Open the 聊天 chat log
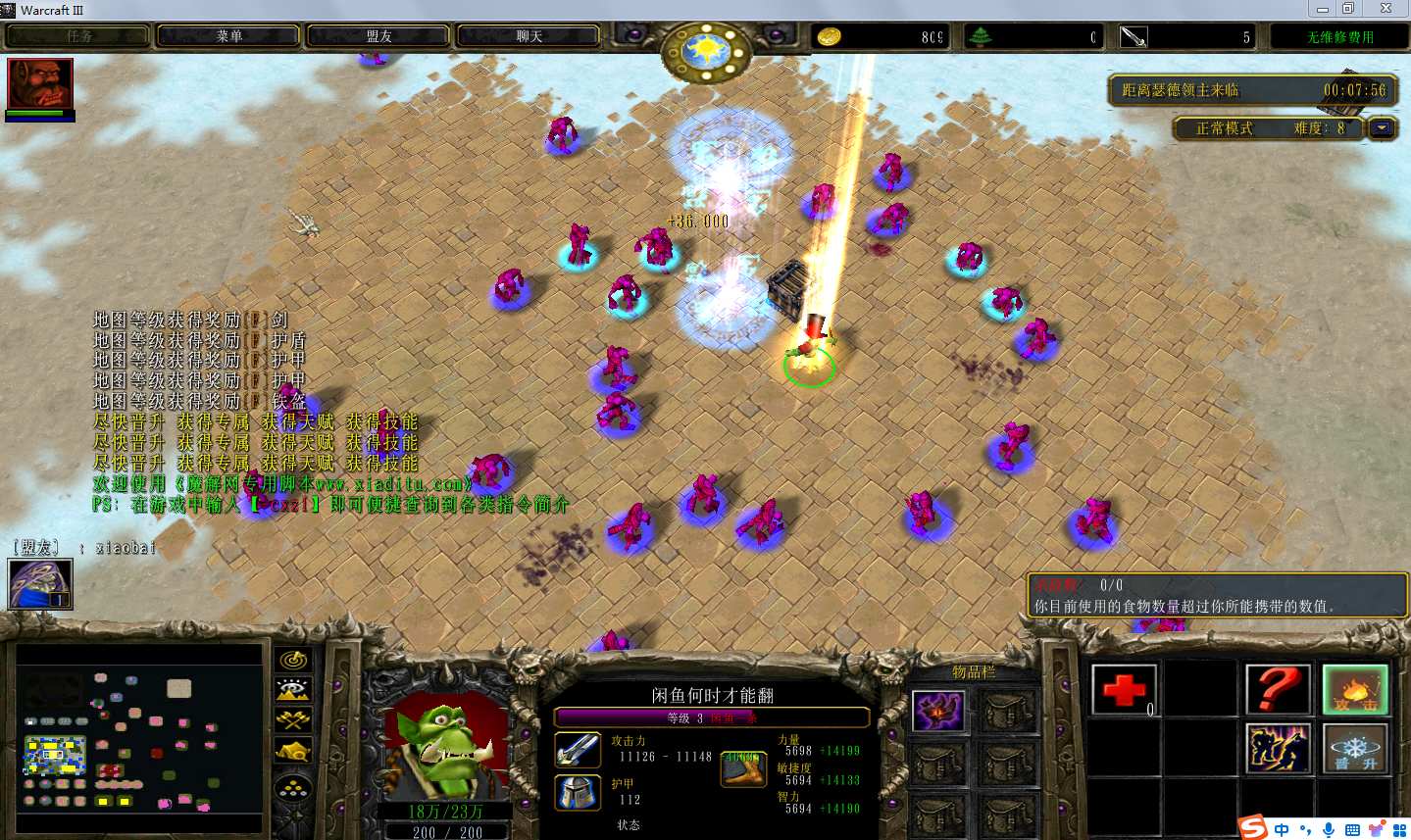 [529, 36]
